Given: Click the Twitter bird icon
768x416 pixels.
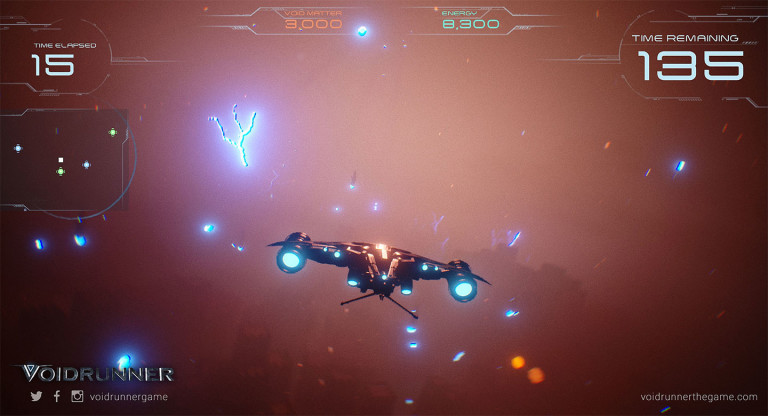Looking at the screenshot, I should click(36, 396).
